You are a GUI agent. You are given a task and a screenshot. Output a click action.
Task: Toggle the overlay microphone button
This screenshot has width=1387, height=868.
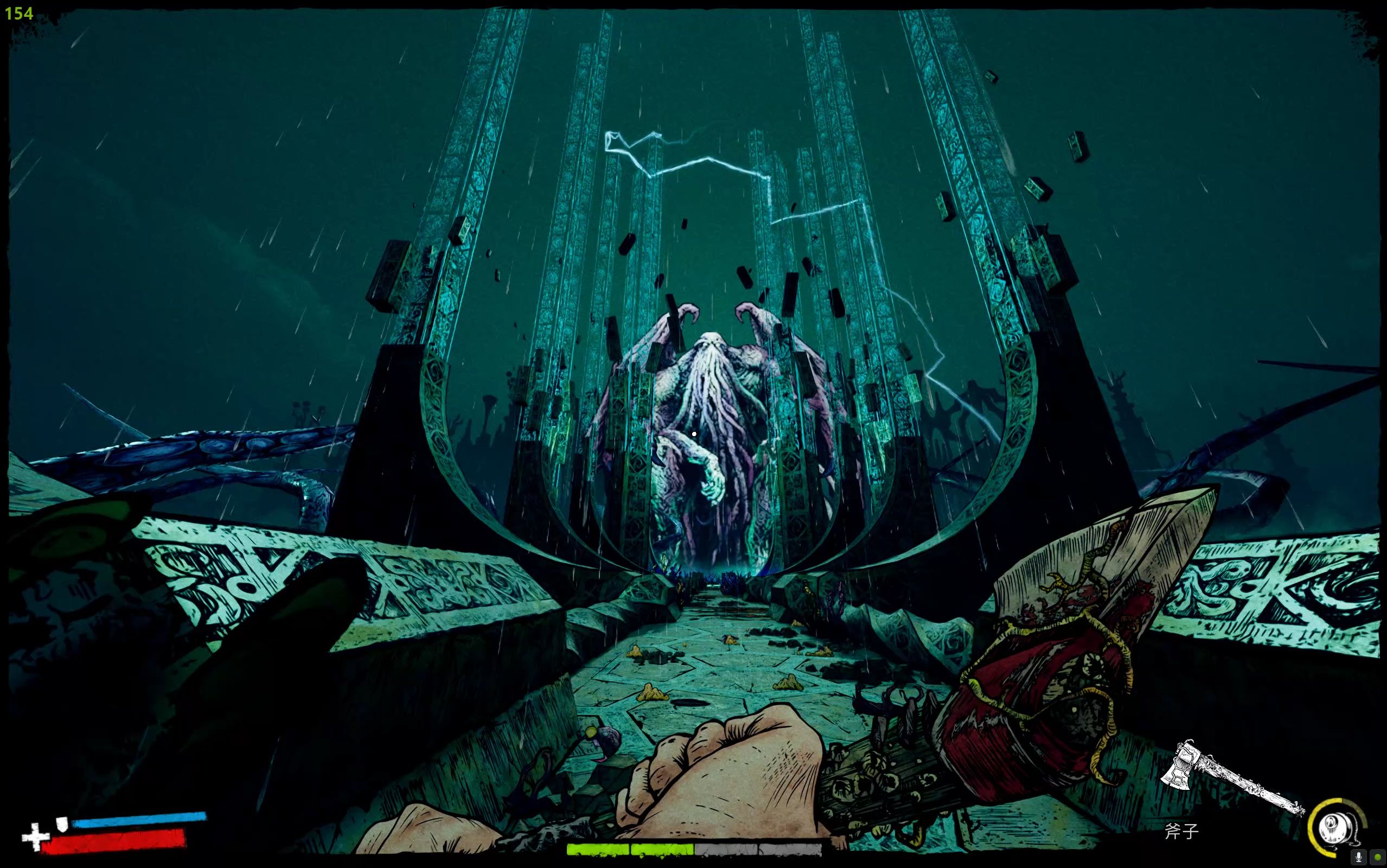[x=1358, y=857]
